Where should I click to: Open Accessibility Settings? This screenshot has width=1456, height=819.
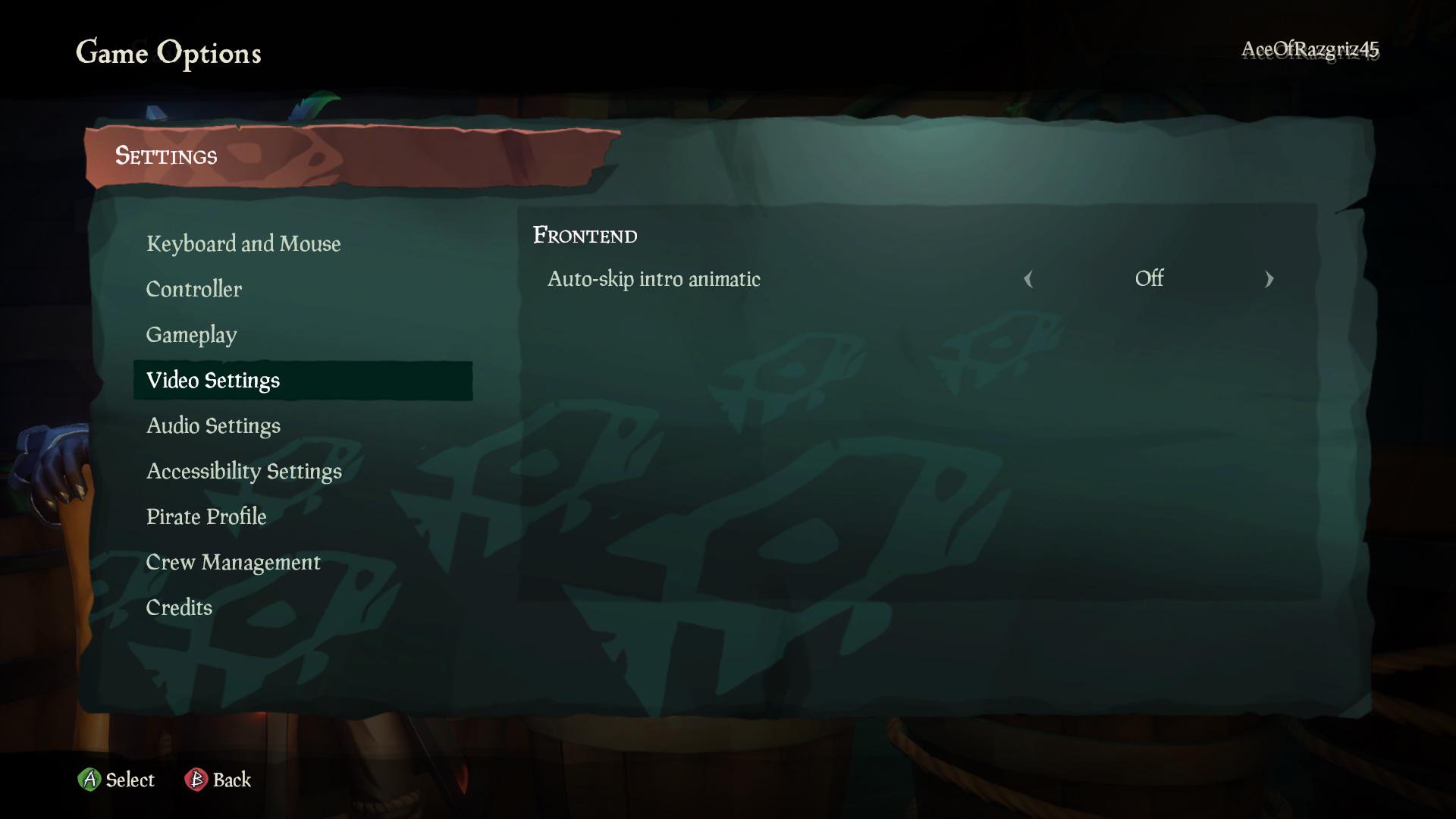(x=245, y=471)
